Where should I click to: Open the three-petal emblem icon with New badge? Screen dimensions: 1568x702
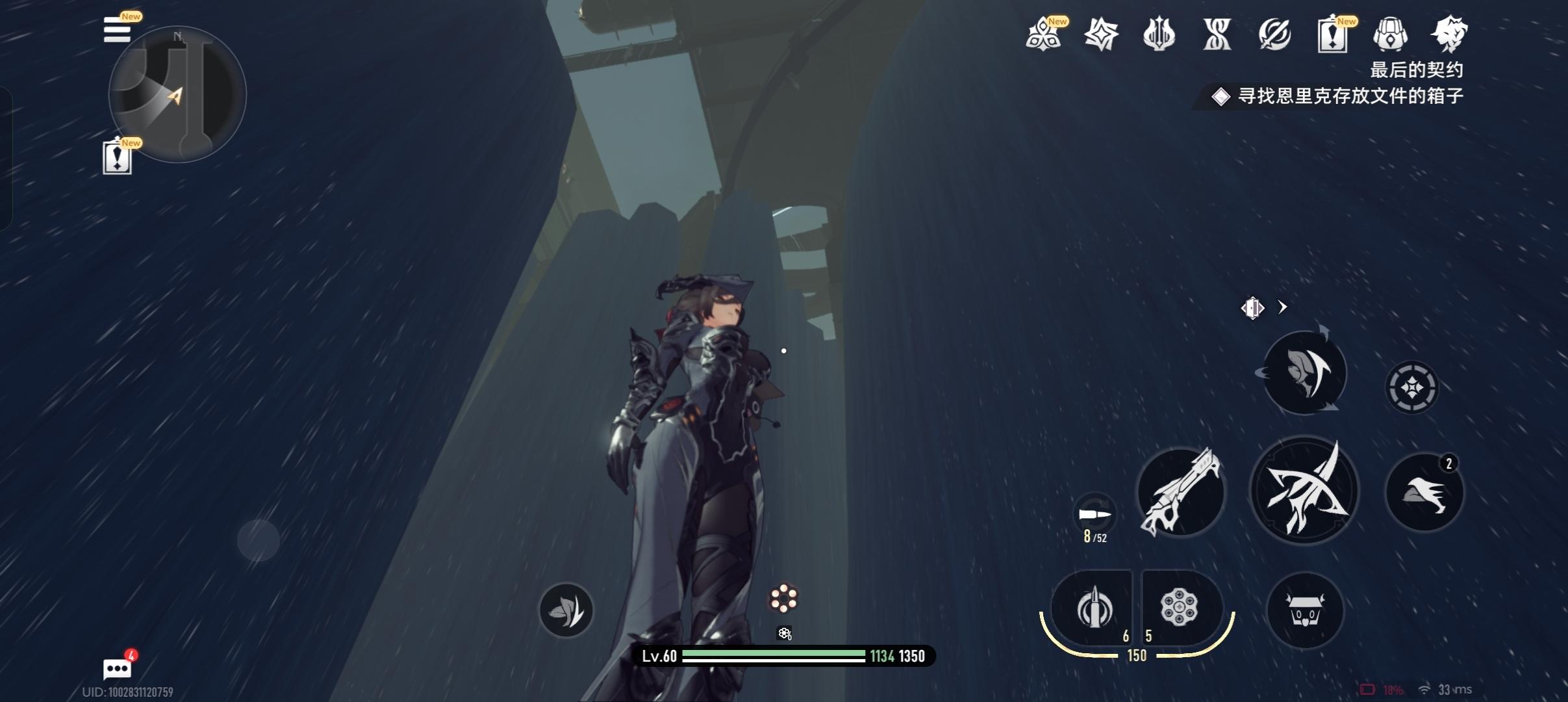point(1043,34)
